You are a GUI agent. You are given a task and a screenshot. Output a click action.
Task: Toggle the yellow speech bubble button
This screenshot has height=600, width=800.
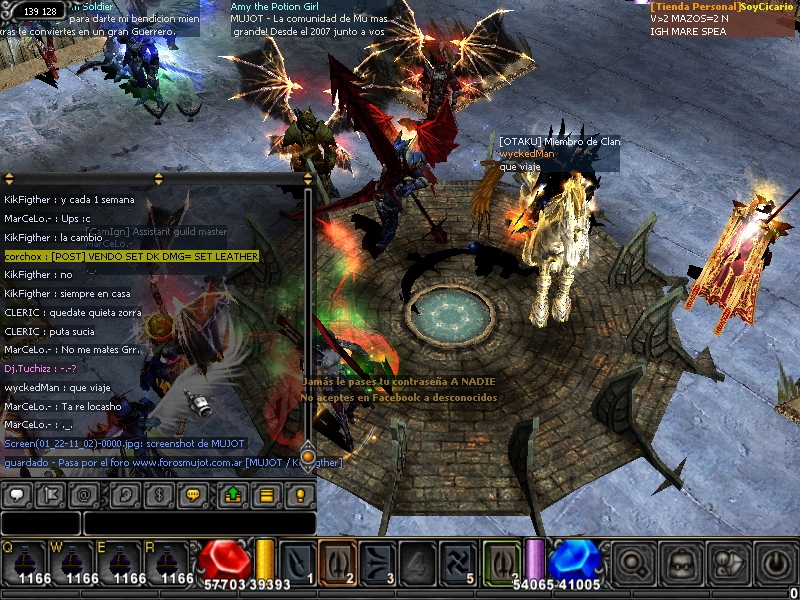click(192, 495)
